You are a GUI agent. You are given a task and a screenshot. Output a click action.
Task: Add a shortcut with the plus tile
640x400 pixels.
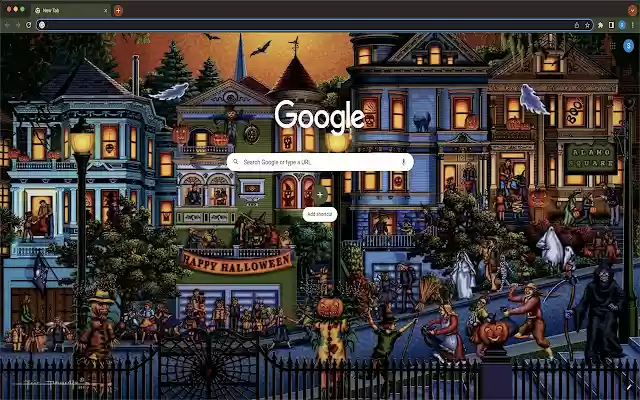pos(320,195)
